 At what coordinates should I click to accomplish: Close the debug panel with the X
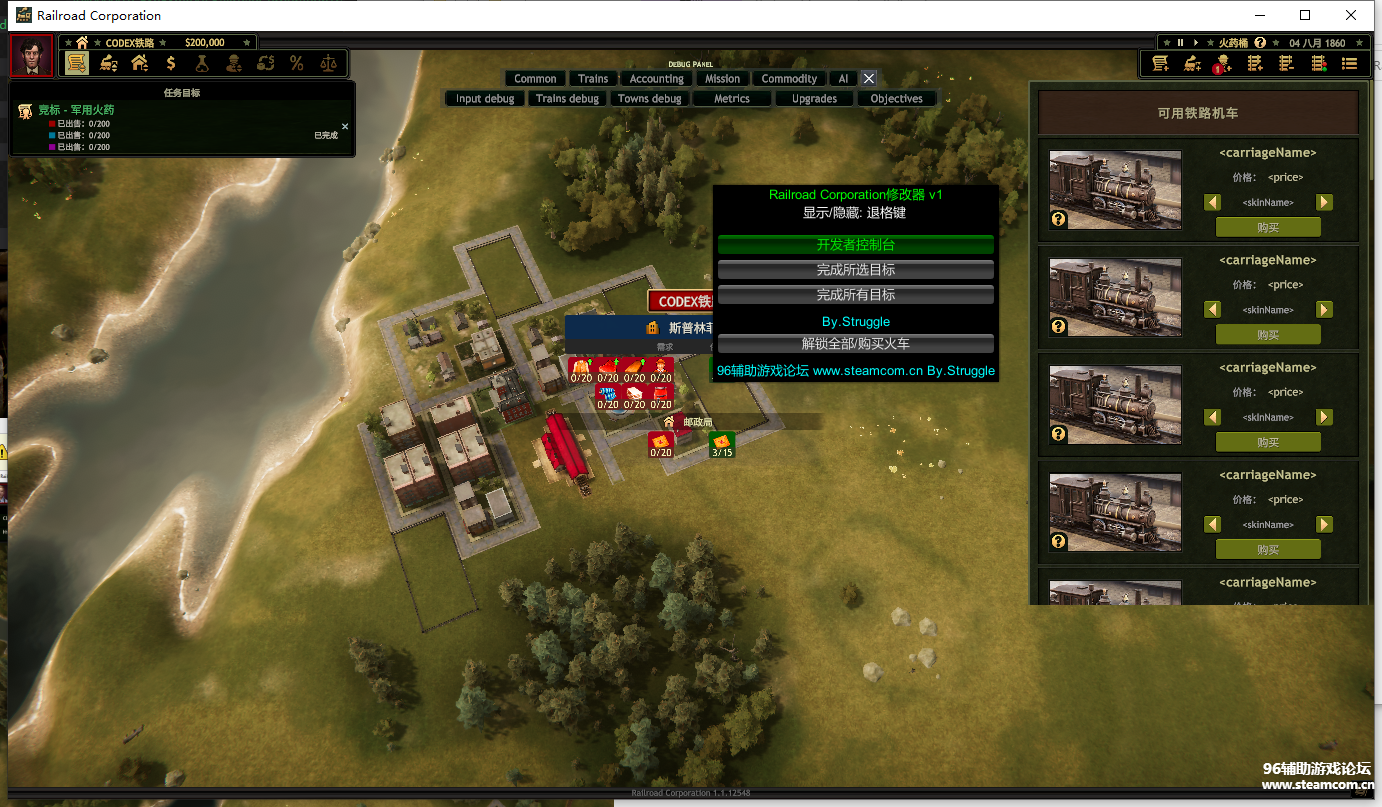point(869,78)
